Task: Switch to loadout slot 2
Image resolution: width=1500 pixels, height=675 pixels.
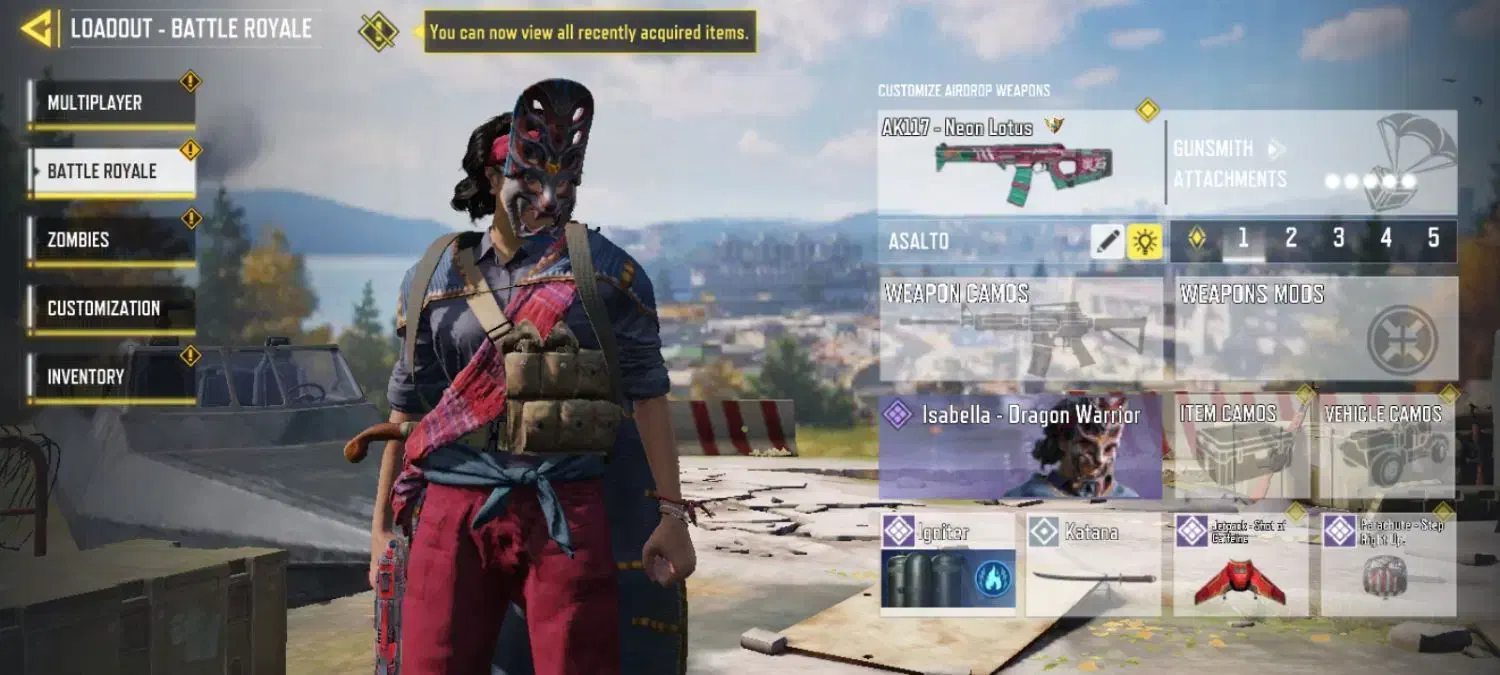Action: [1290, 239]
